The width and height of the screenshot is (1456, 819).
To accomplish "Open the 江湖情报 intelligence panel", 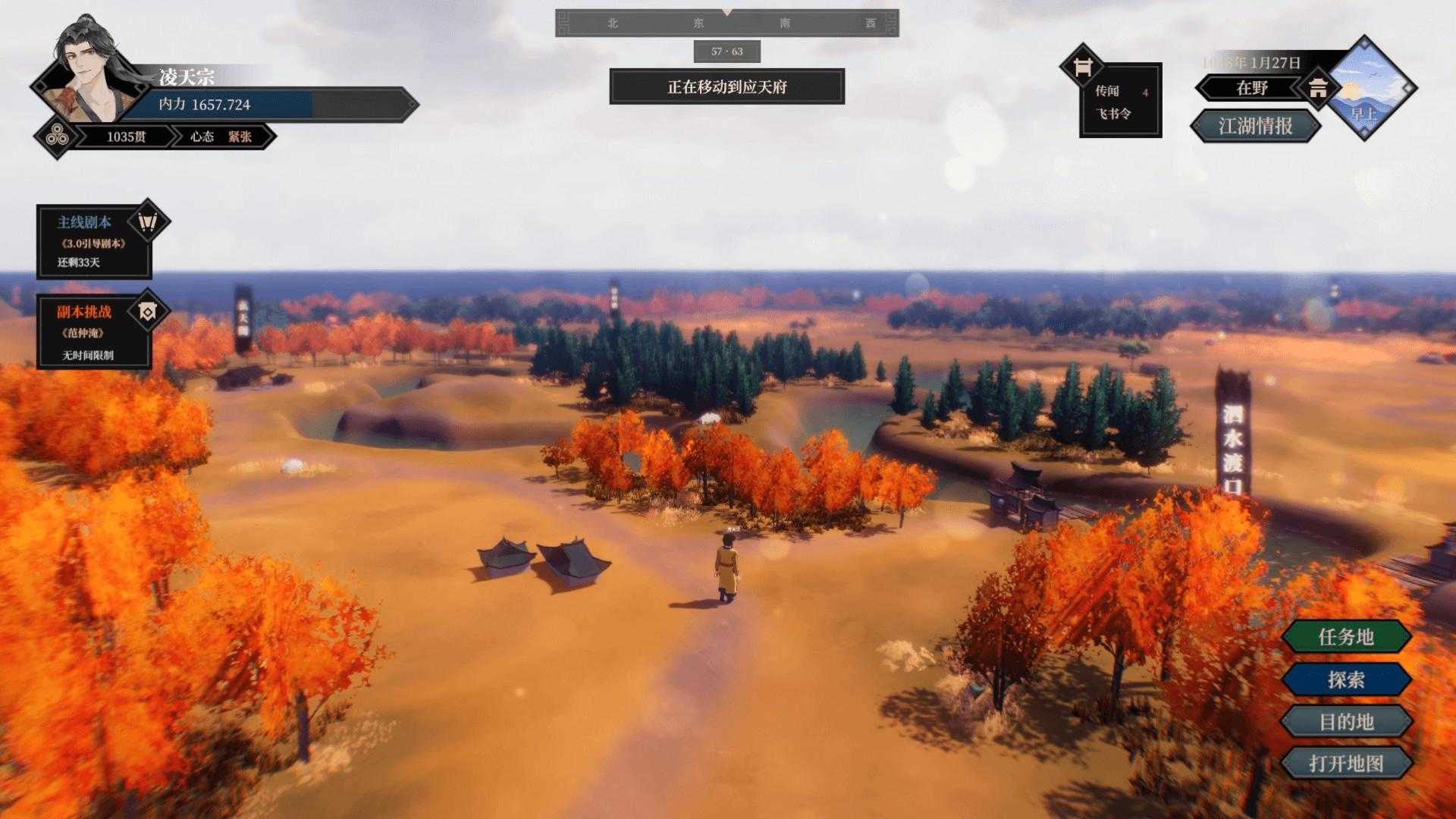I will click(x=1255, y=126).
